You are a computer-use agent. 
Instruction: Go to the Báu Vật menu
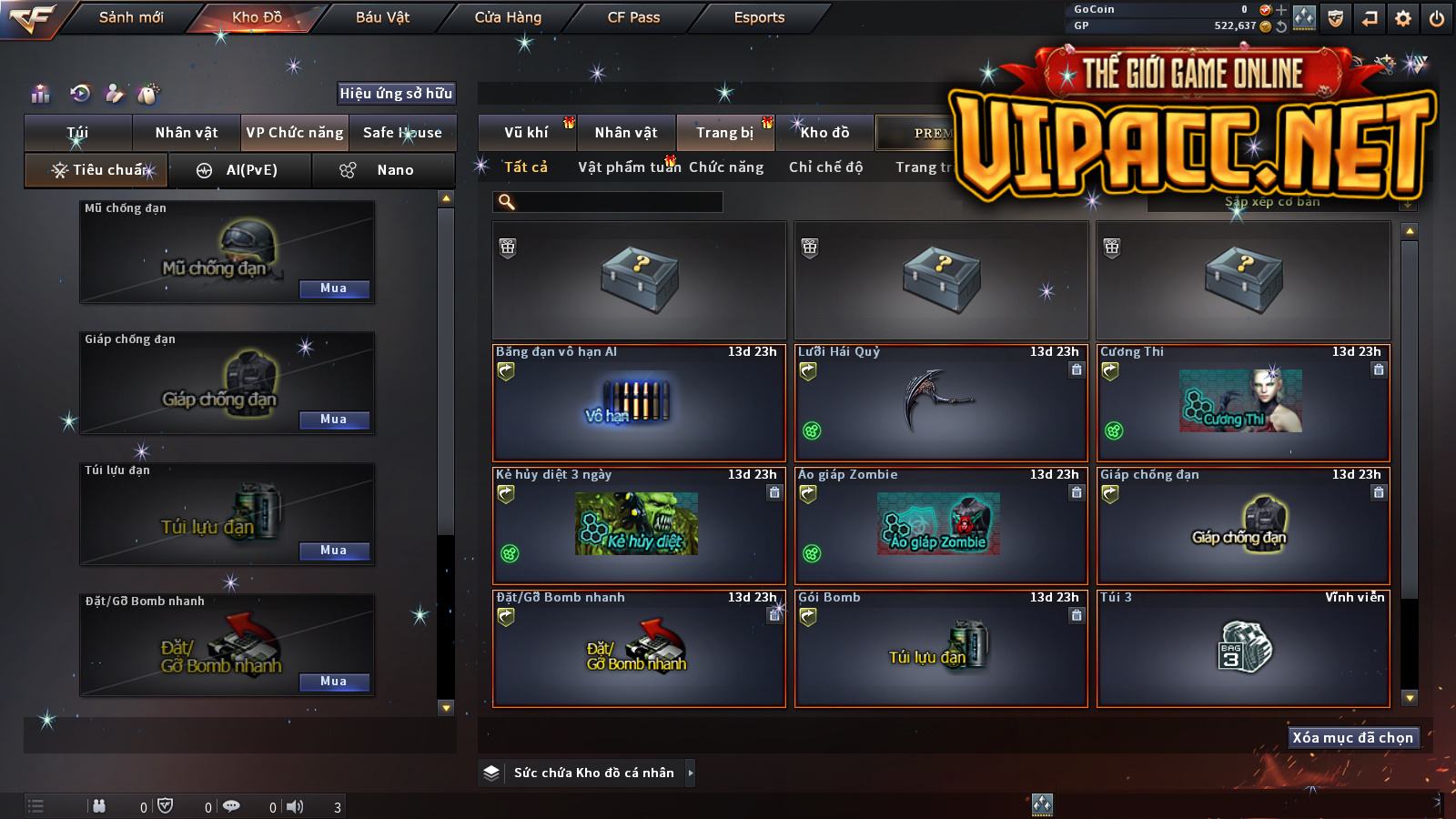coord(382,17)
